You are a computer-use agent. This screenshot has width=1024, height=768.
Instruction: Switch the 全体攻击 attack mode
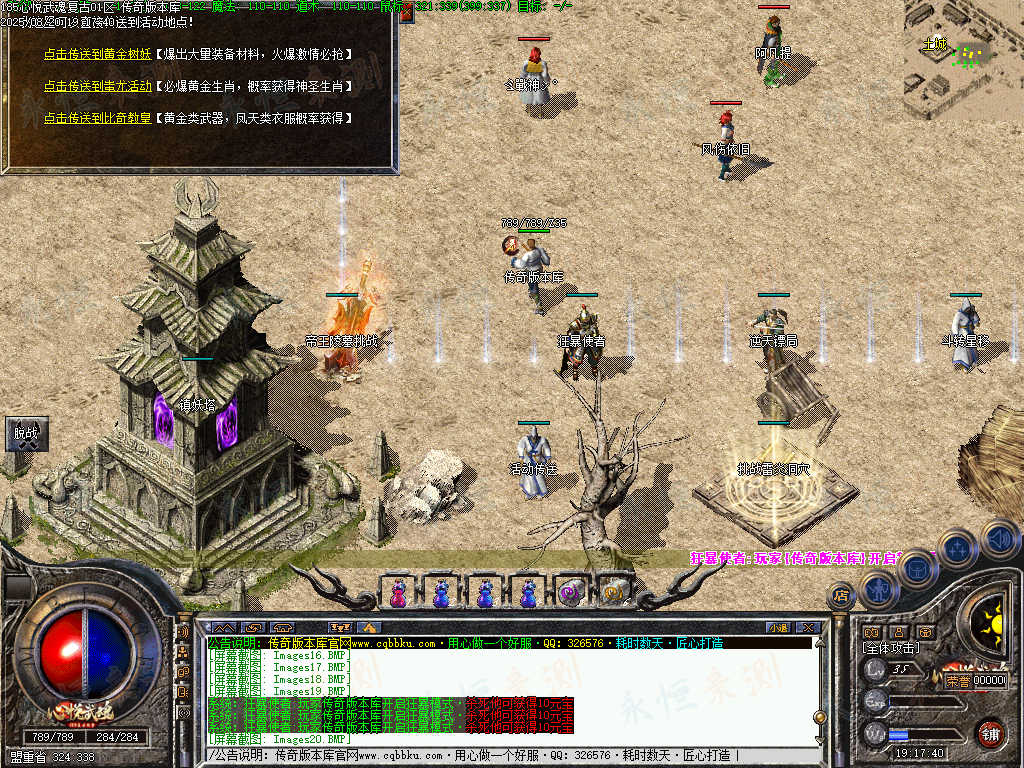(890, 649)
